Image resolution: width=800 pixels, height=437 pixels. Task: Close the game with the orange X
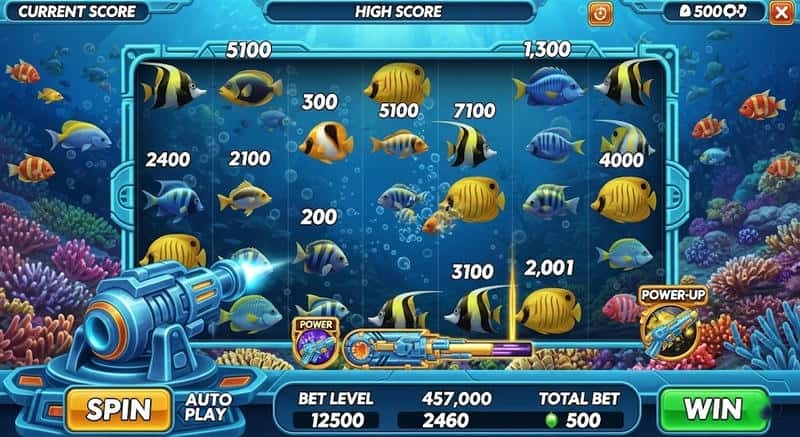[x=781, y=12]
